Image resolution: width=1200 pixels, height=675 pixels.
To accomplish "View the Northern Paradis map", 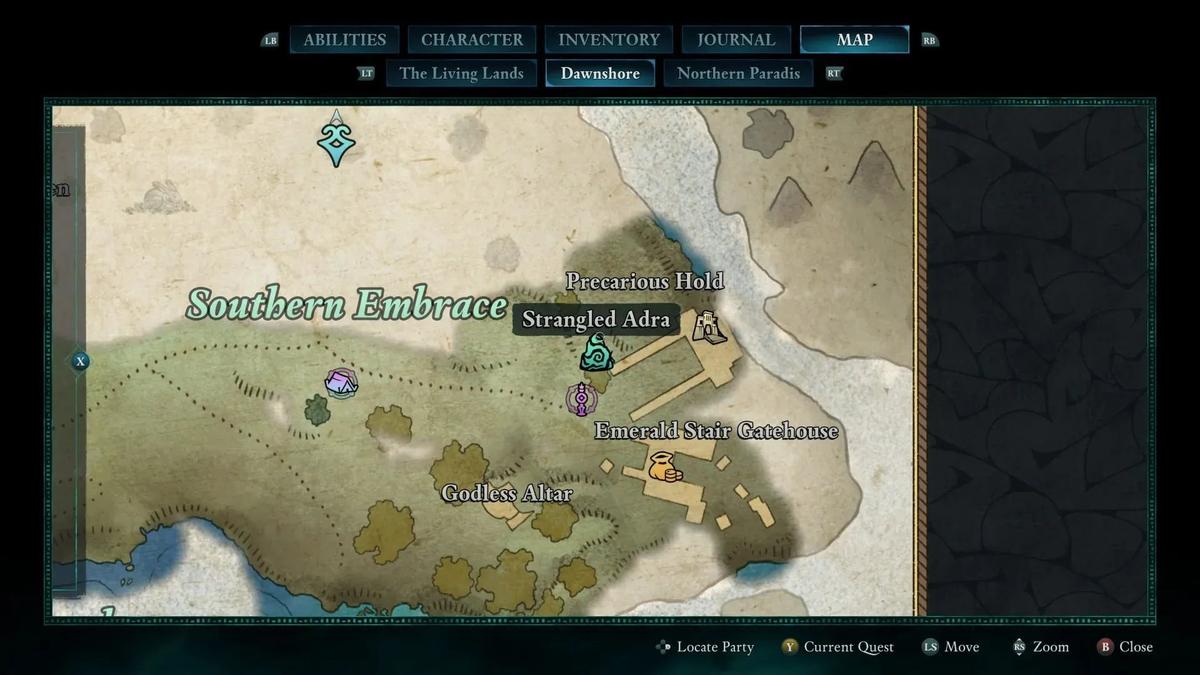I will pyautogui.click(x=738, y=73).
